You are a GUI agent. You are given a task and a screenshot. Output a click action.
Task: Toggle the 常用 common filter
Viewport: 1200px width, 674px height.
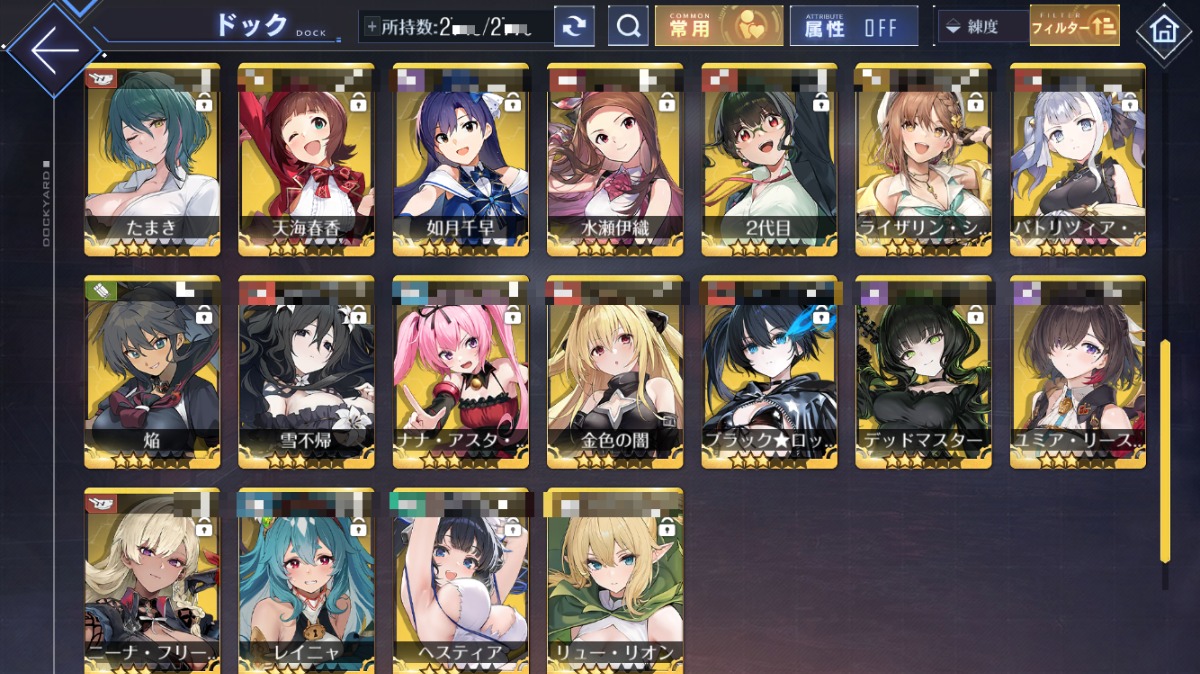tap(719, 27)
